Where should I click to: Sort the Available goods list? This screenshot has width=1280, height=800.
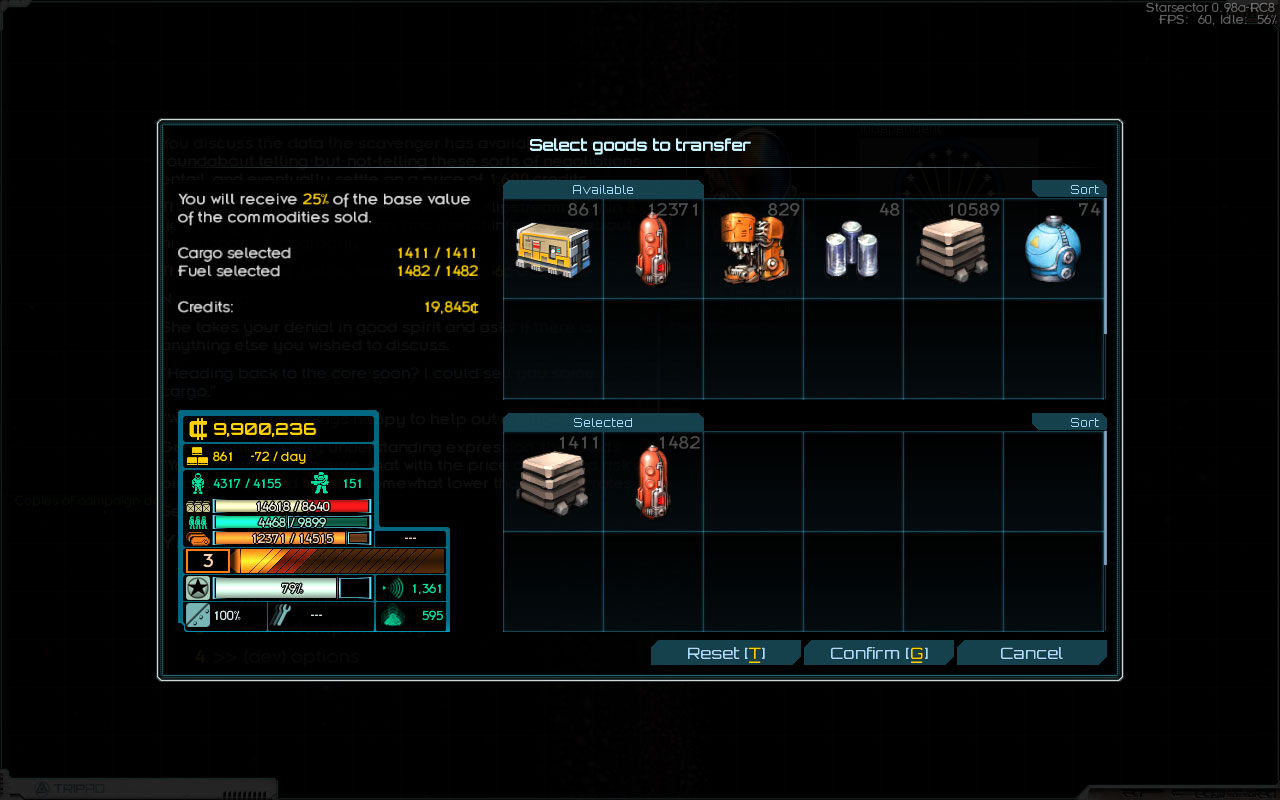tap(1070, 189)
